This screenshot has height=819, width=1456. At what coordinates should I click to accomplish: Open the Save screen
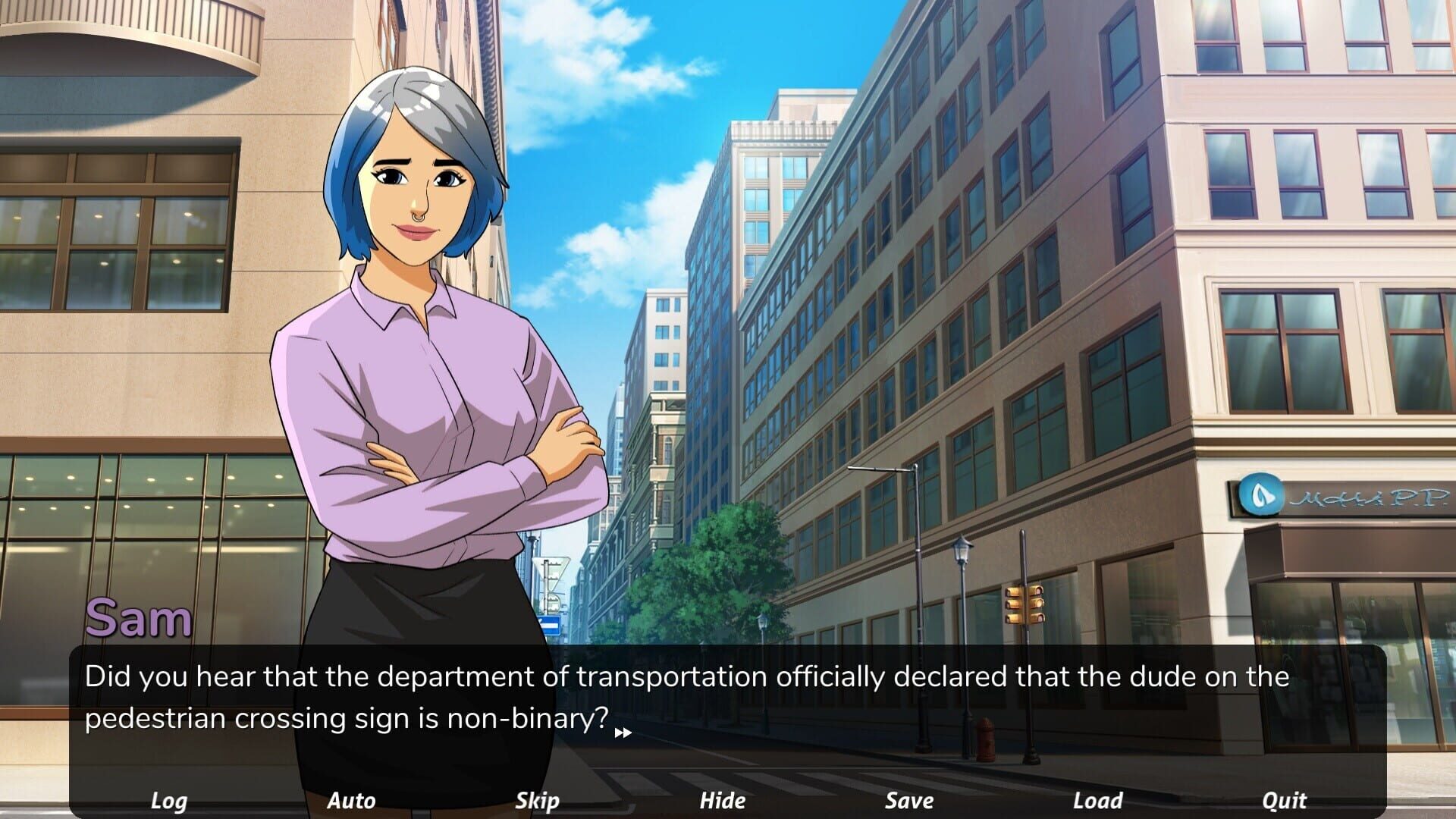pos(910,800)
